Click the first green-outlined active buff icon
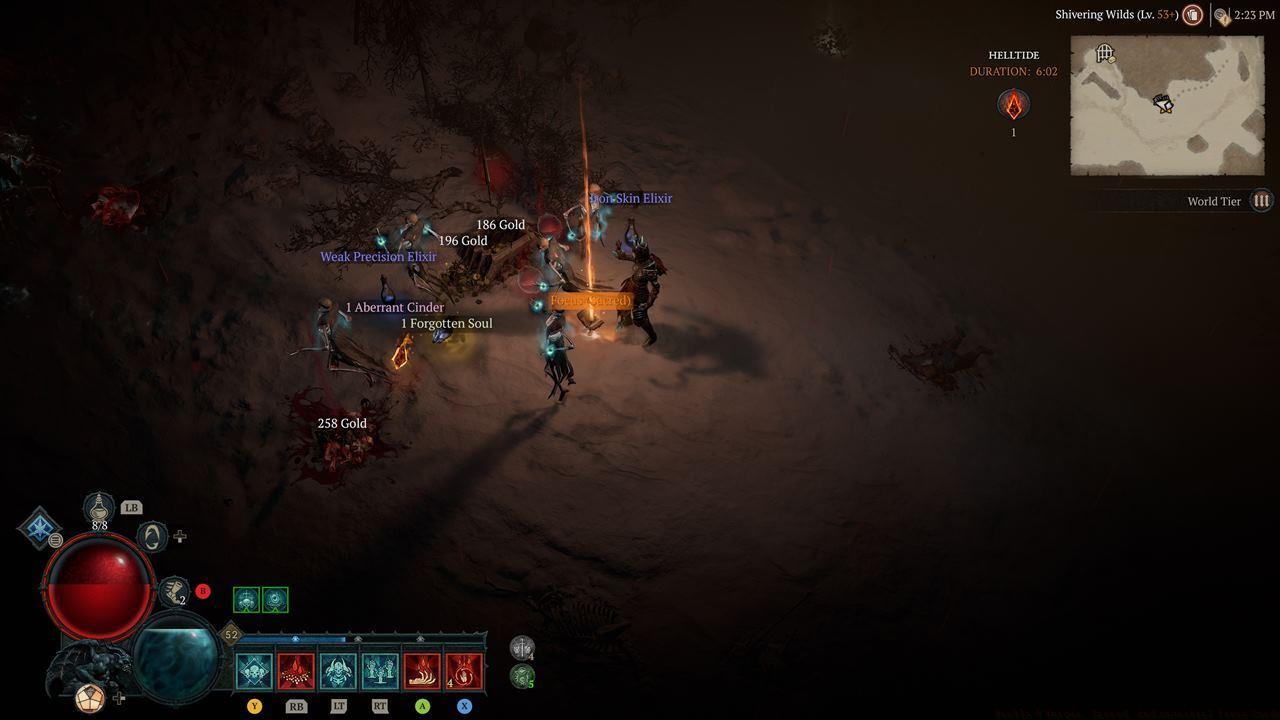 247,600
